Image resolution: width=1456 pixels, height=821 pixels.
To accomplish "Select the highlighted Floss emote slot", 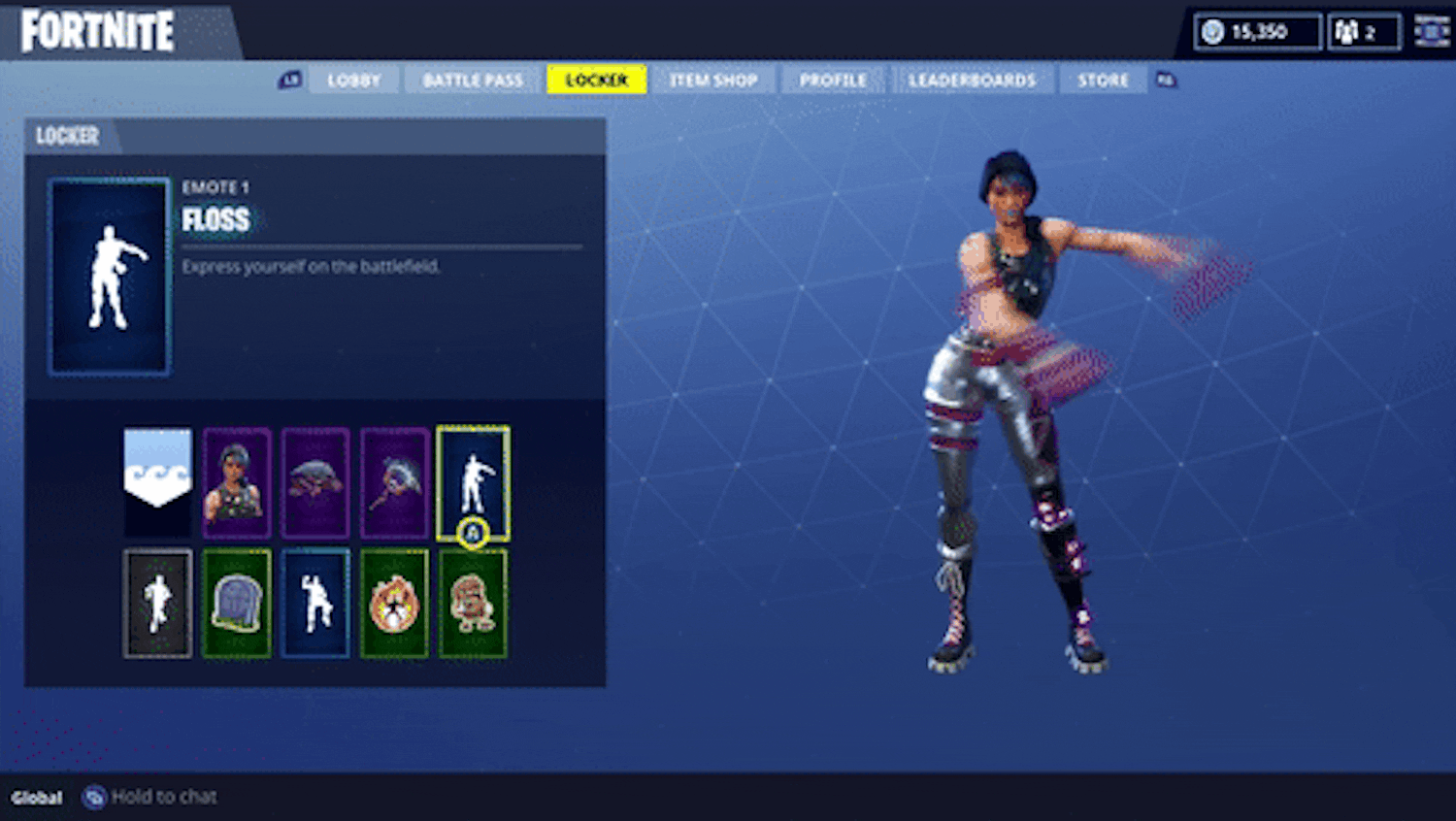I will (473, 480).
